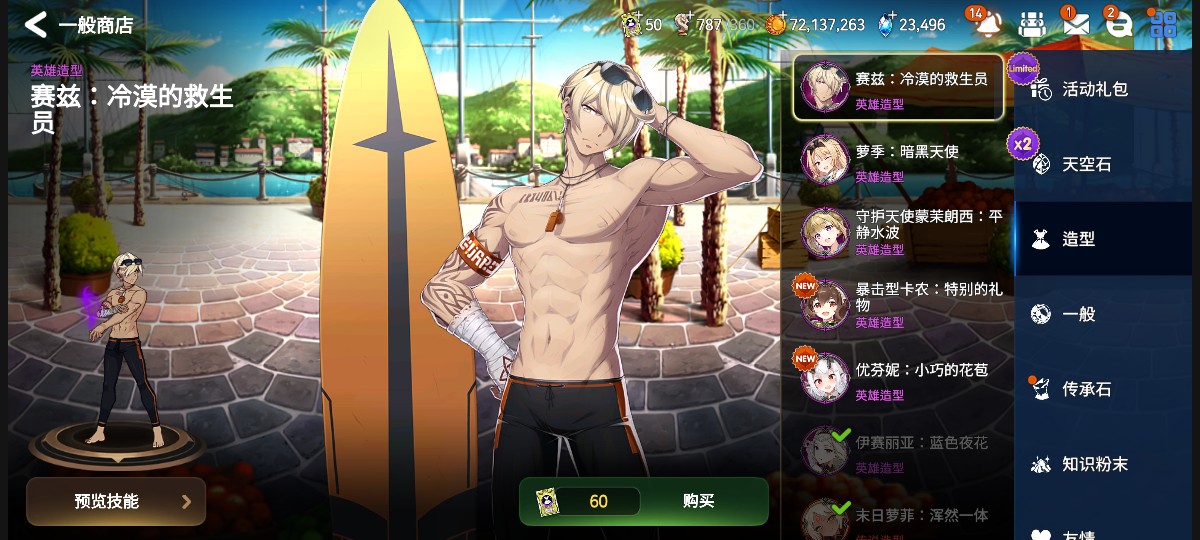Select 赛兹：冷漠的救生员 costume entry
1200x540 pixels.
897,88
